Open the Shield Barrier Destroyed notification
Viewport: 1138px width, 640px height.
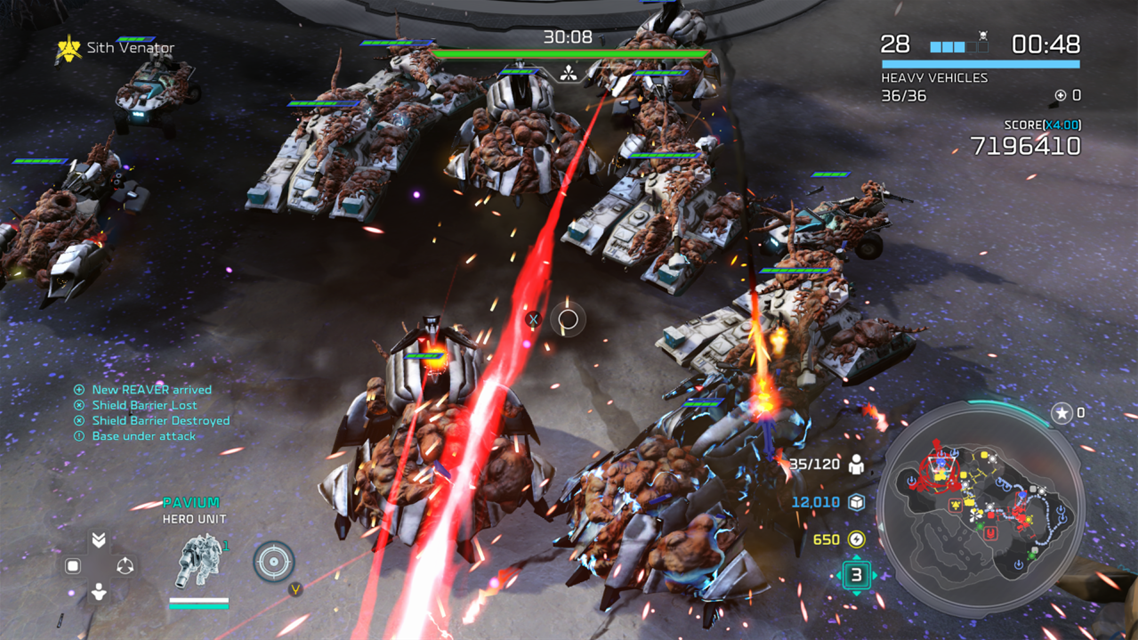[x=160, y=421]
